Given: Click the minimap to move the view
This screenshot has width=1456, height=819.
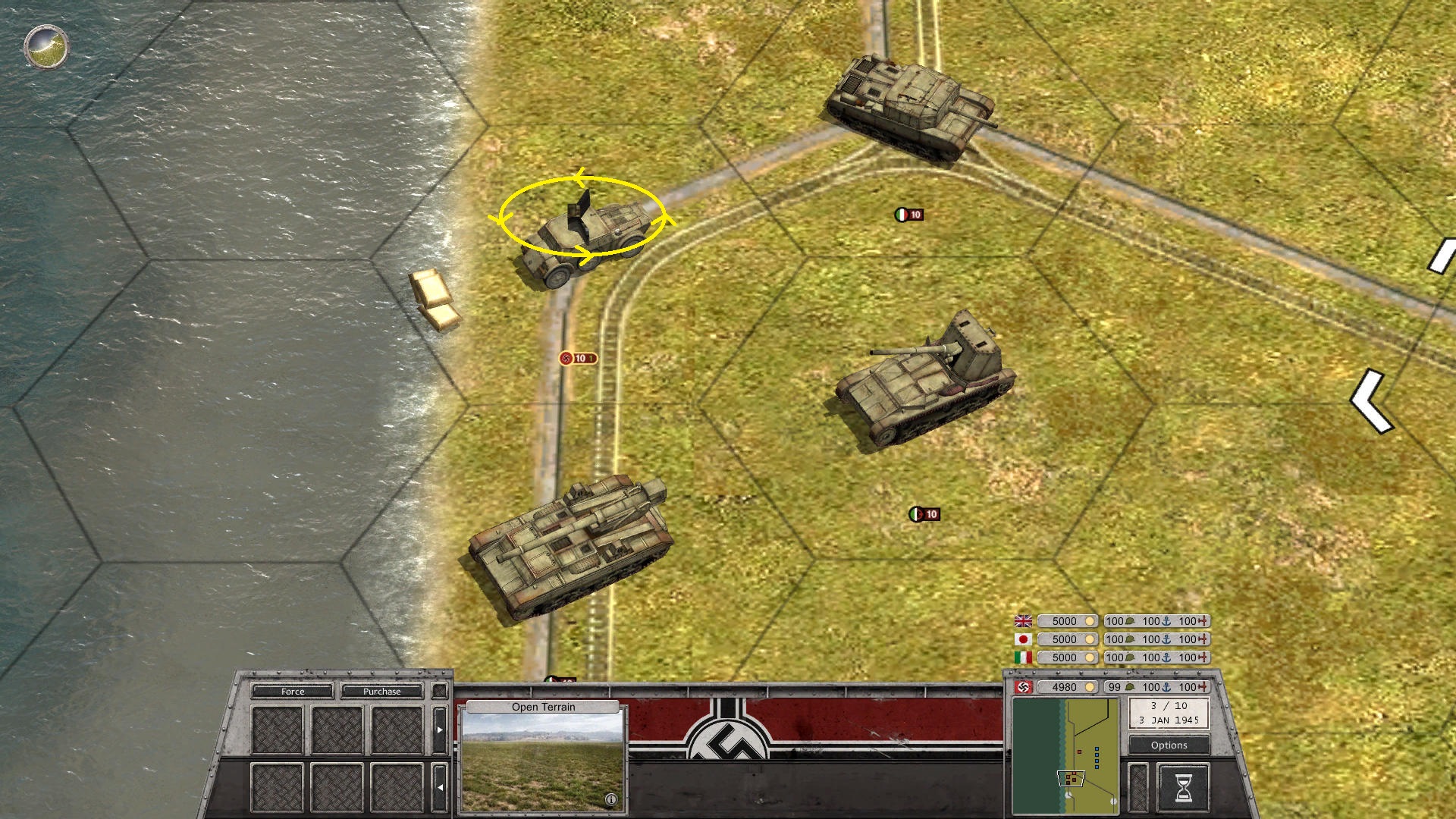Looking at the screenshot, I should tap(1065, 756).
